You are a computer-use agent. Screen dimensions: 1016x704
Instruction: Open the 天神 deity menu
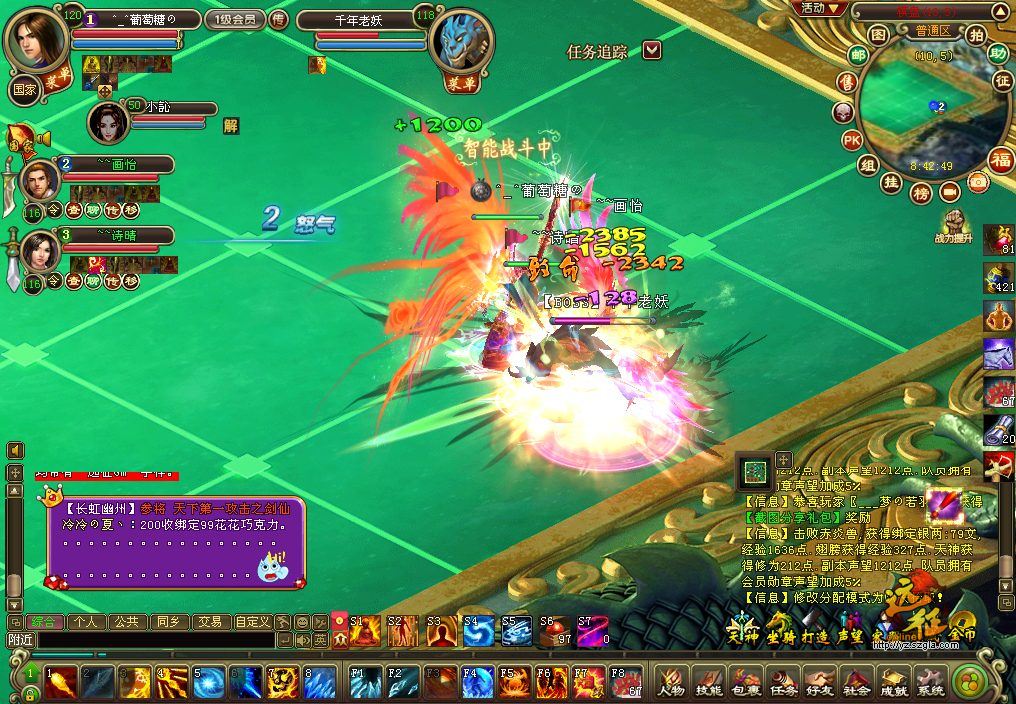pos(740,634)
